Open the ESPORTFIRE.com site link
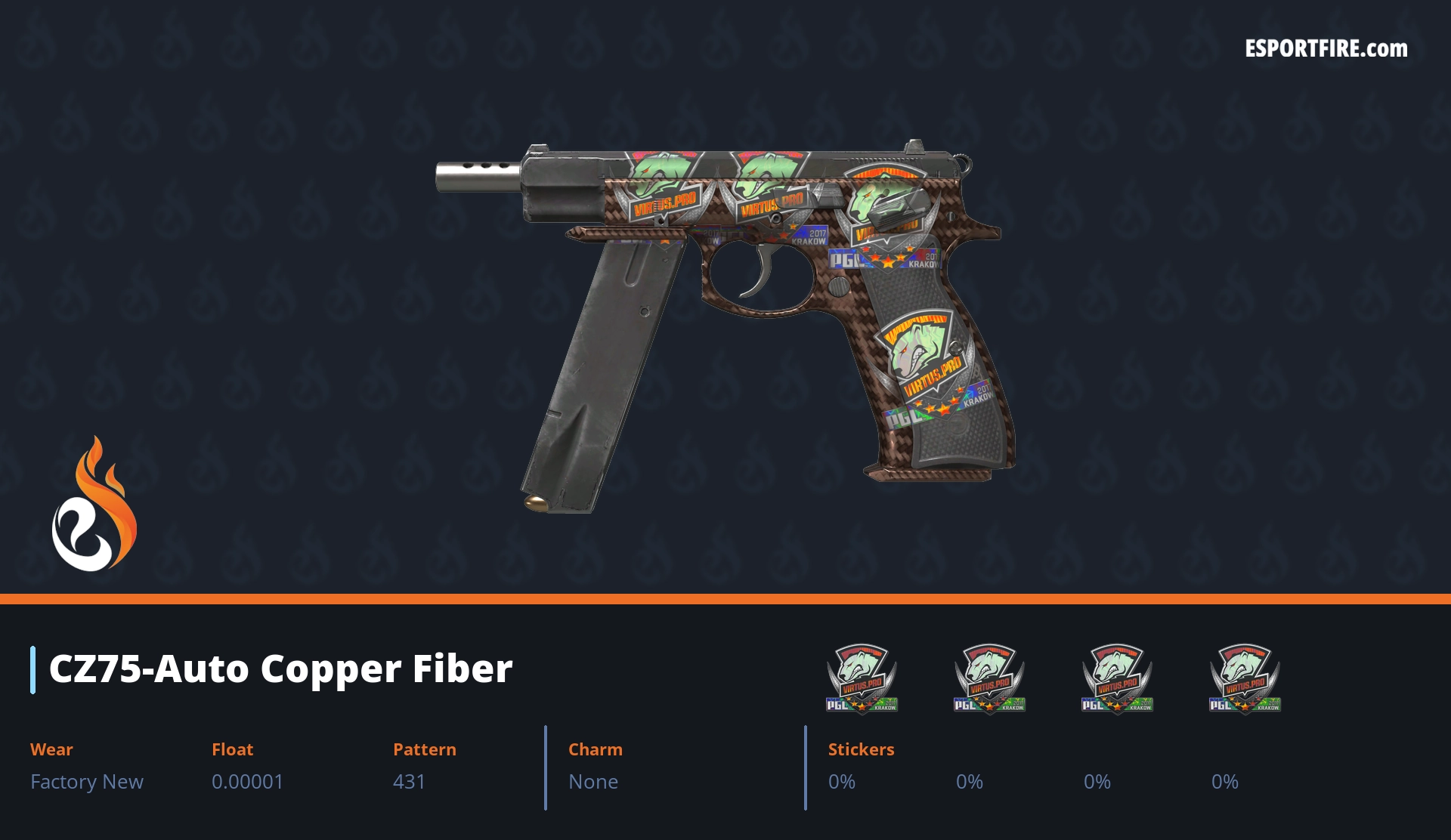 pyautogui.click(x=1326, y=49)
